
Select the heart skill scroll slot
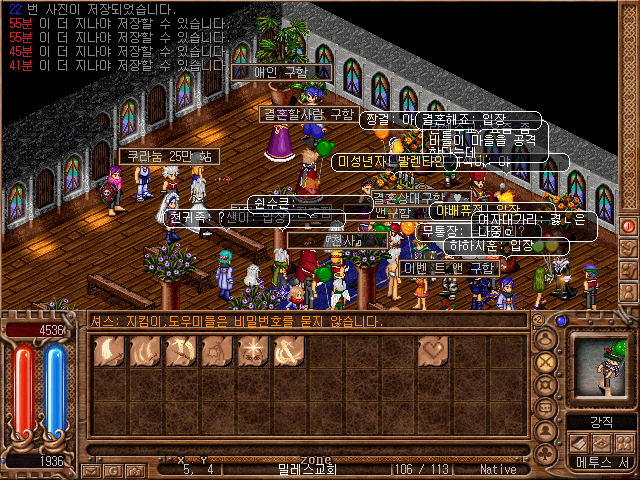[434, 351]
